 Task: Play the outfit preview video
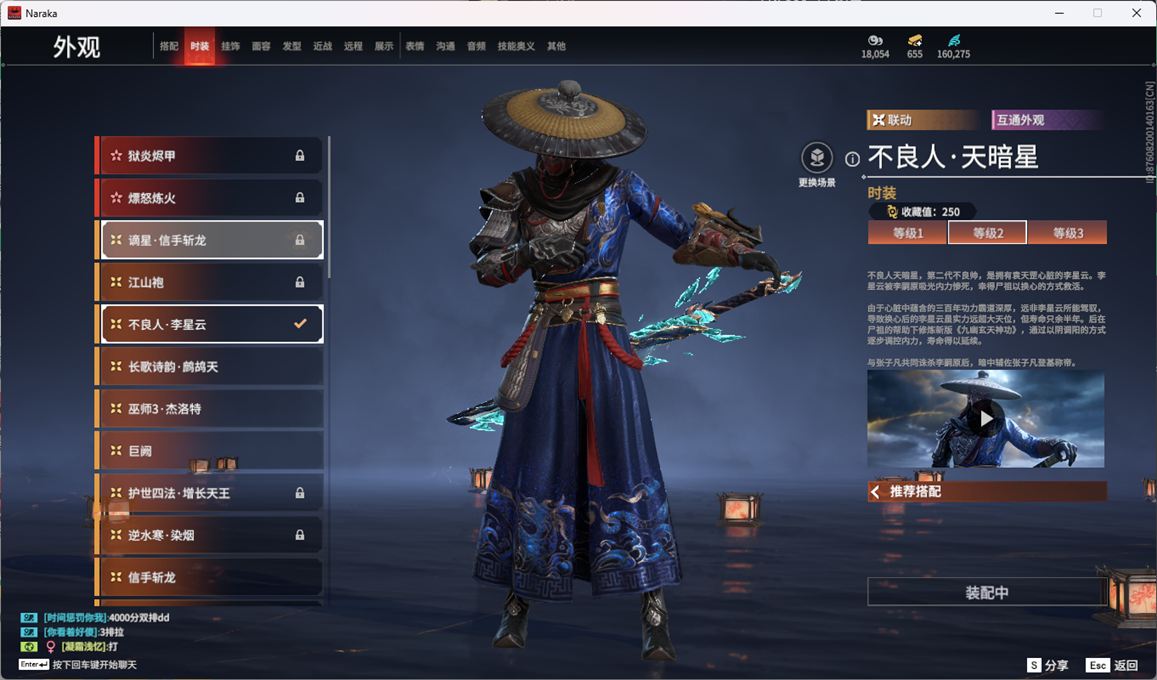985,418
